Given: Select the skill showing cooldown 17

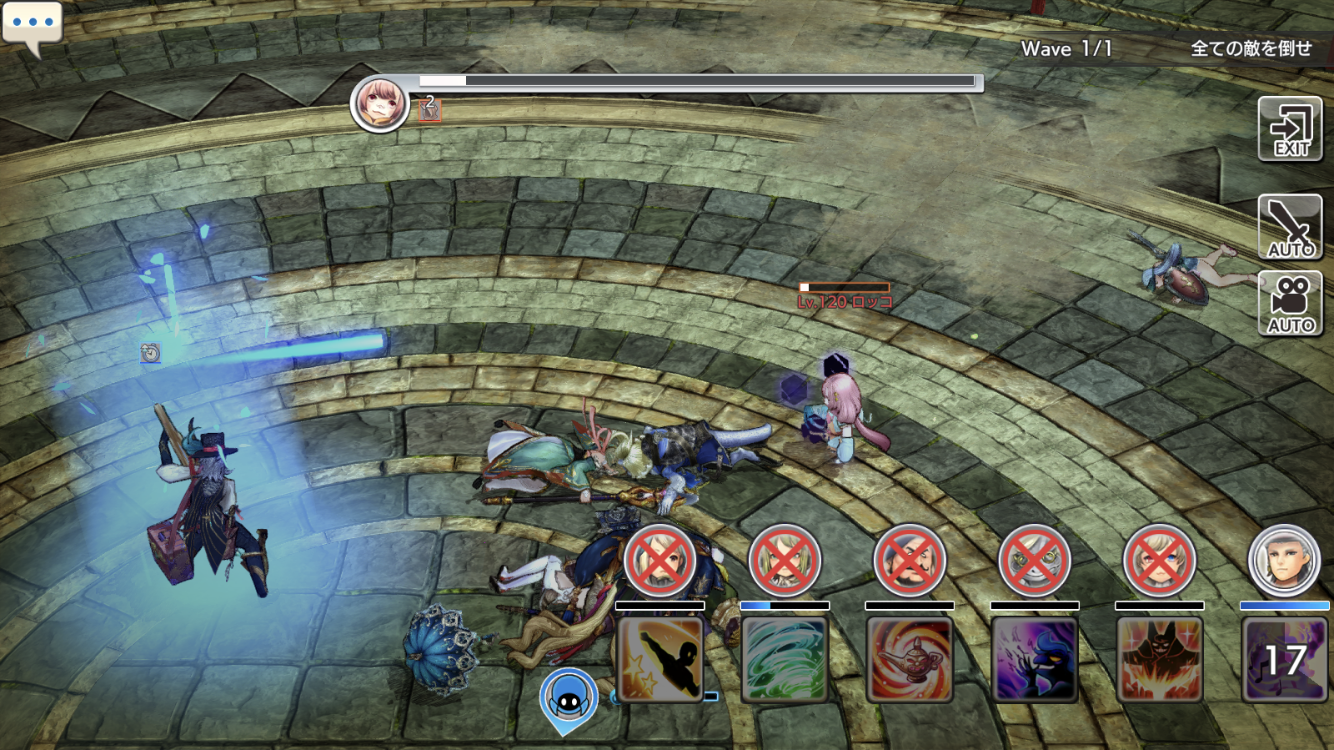Looking at the screenshot, I should pos(1285,659).
